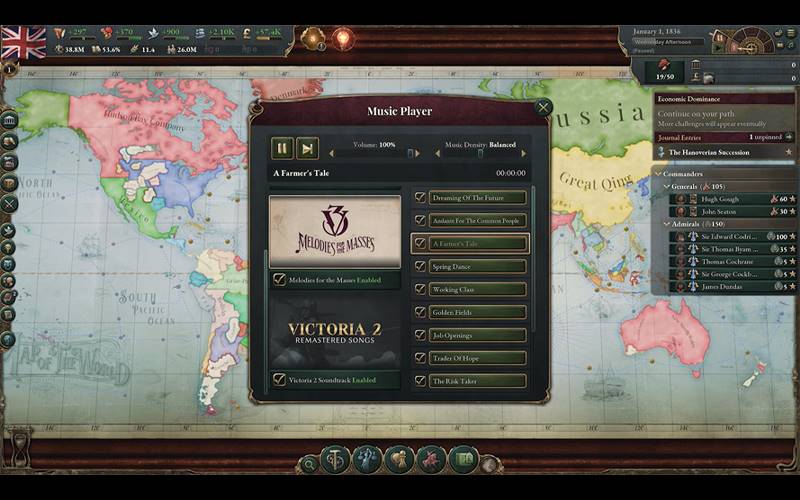Choose the Spring Dance song
The image size is (800, 500).
478,266
